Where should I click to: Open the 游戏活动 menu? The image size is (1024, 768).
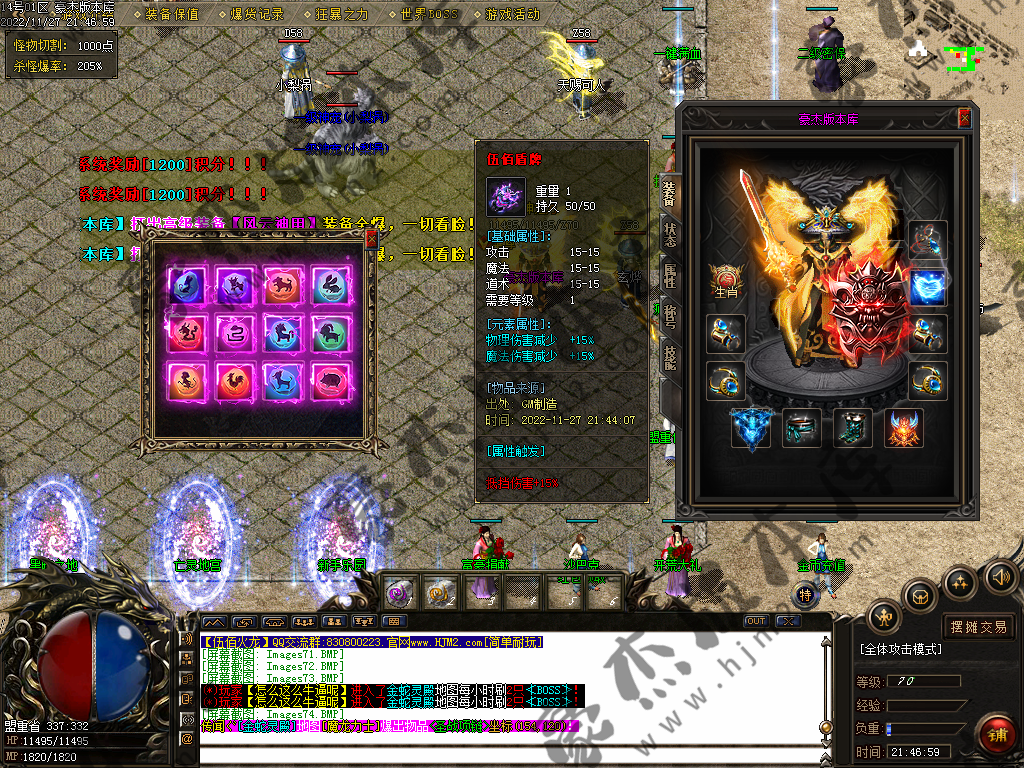pos(512,14)
